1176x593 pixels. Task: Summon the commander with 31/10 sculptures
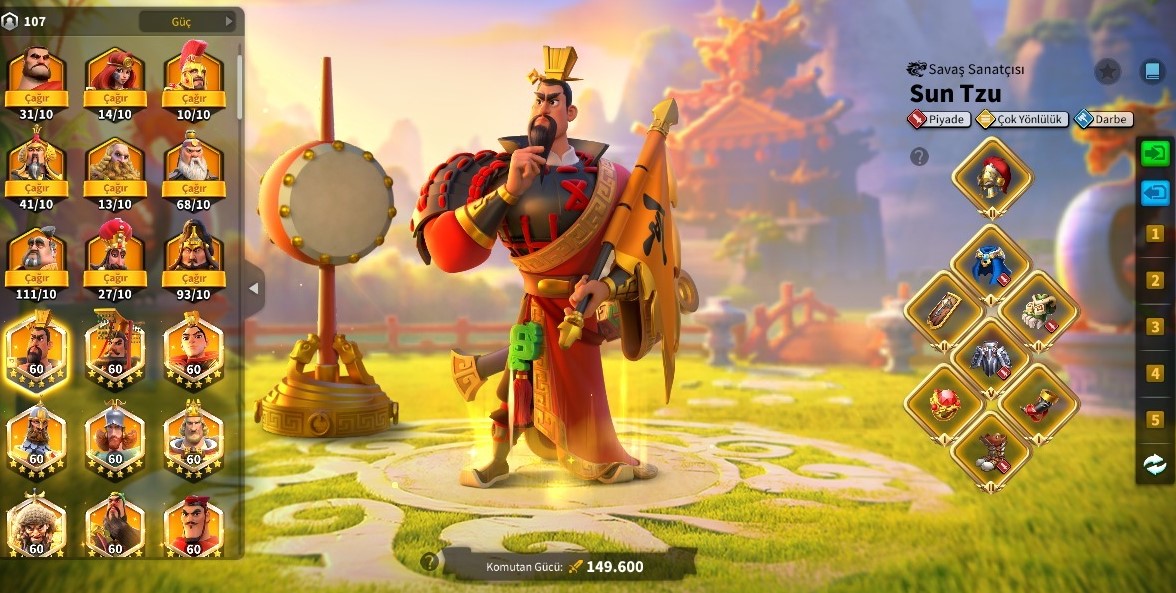(37, 98)
